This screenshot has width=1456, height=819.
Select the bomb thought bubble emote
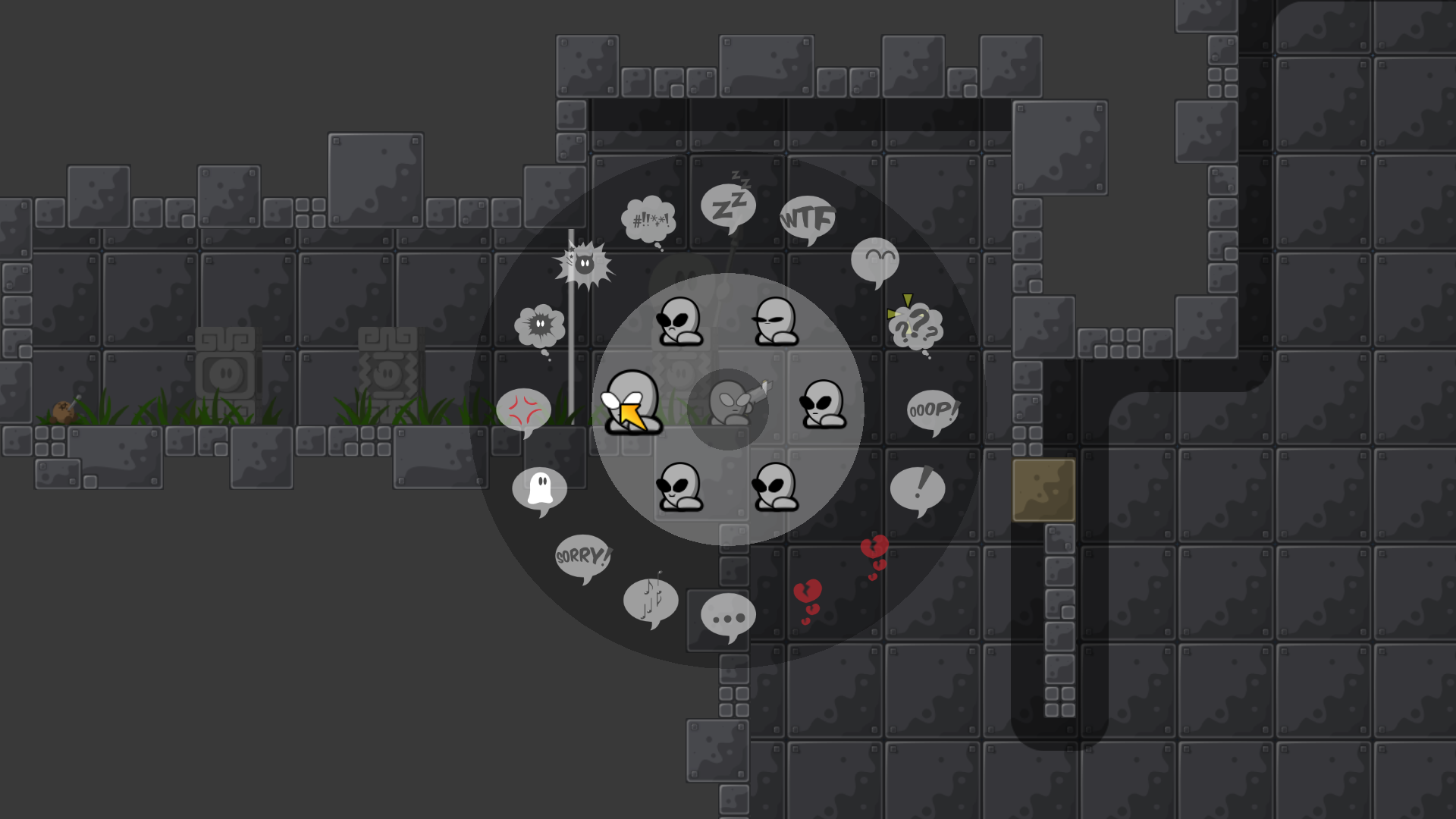[x=540, y=326]
